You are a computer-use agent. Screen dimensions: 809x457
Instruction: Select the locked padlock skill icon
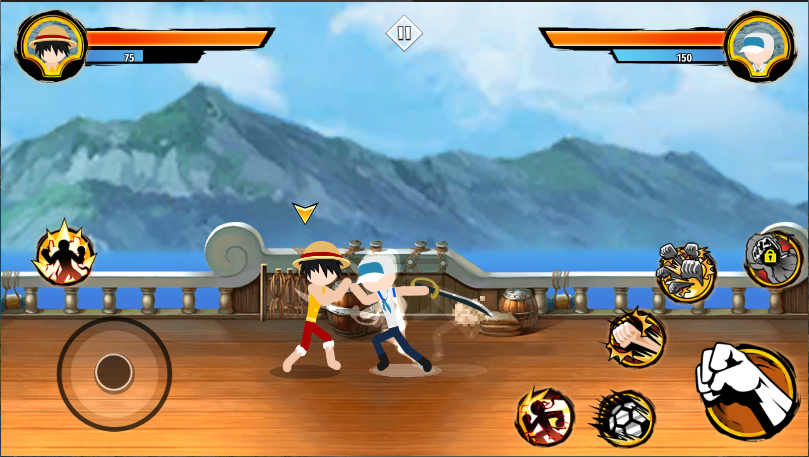773,258
